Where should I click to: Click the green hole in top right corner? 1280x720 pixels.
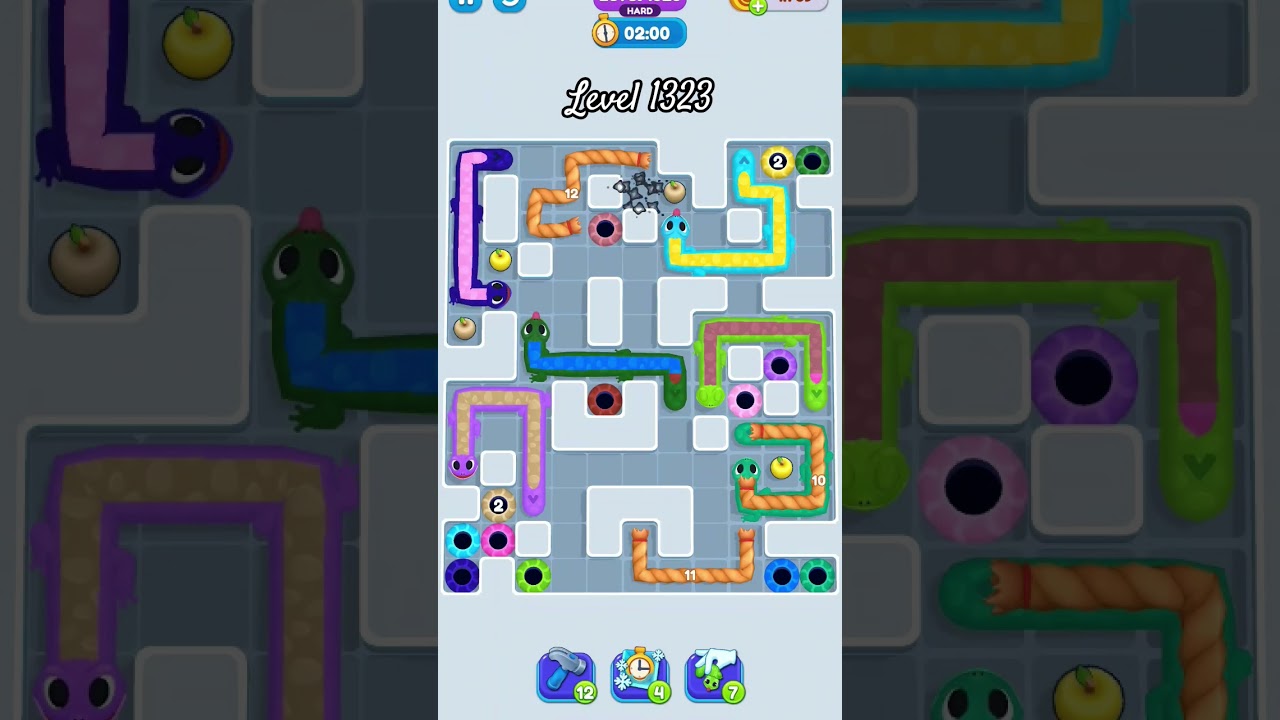click(x=814, y=161)
